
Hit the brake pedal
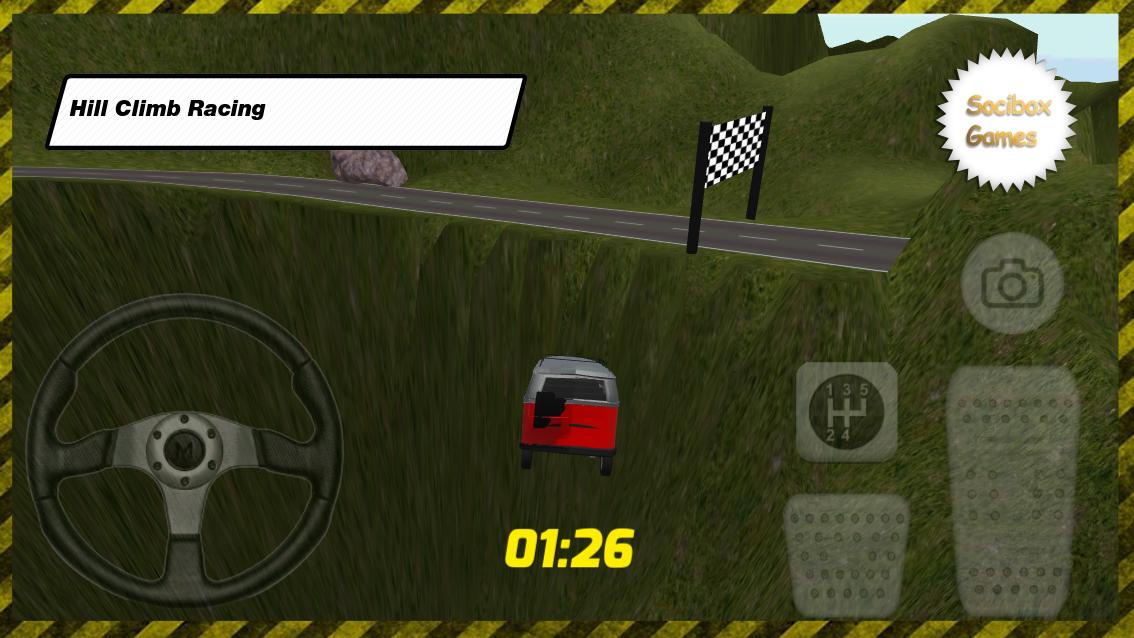pyautogui.click(x=846, y=554)
